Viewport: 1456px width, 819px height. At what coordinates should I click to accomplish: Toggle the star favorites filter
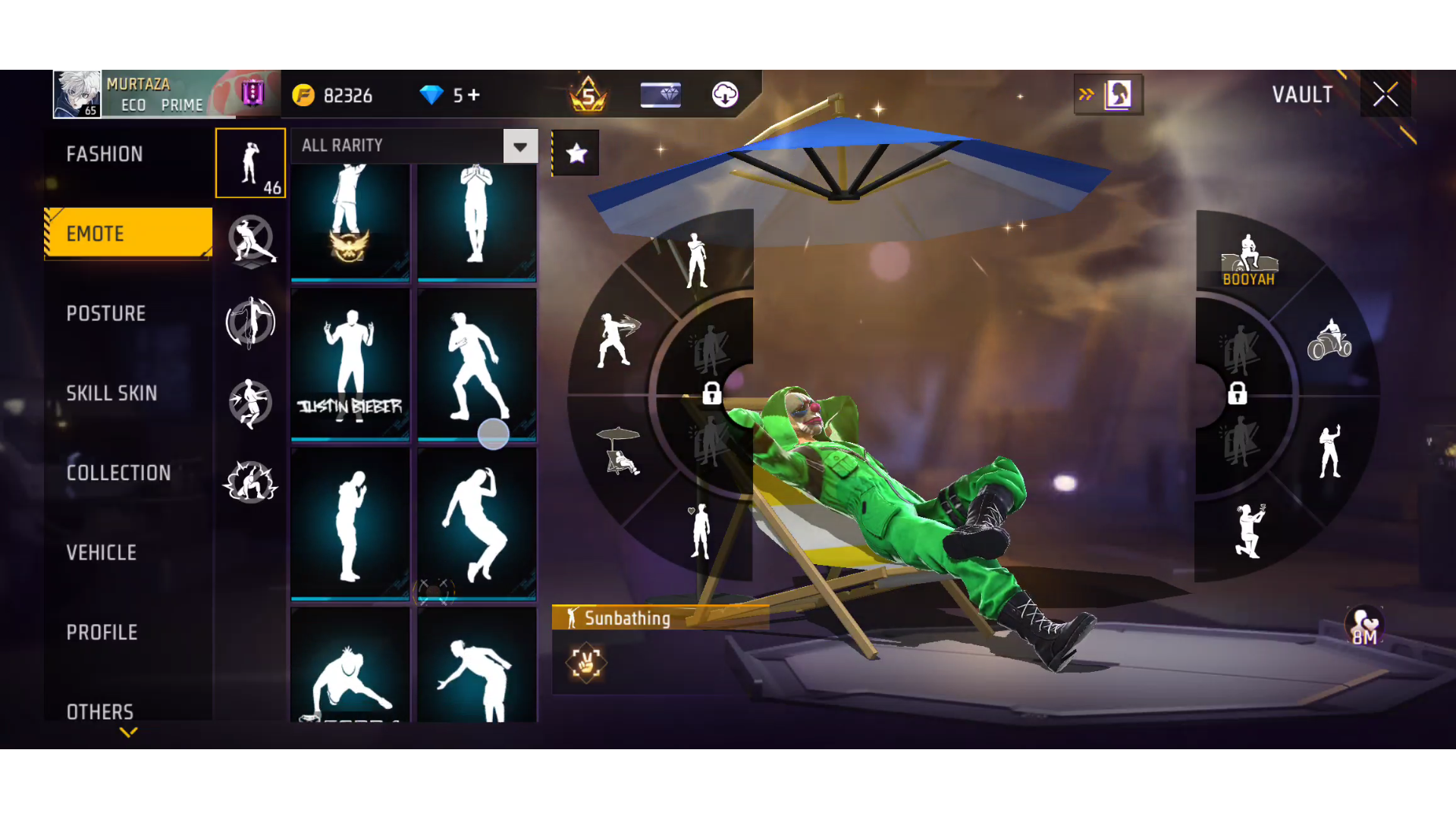point(576,153)
